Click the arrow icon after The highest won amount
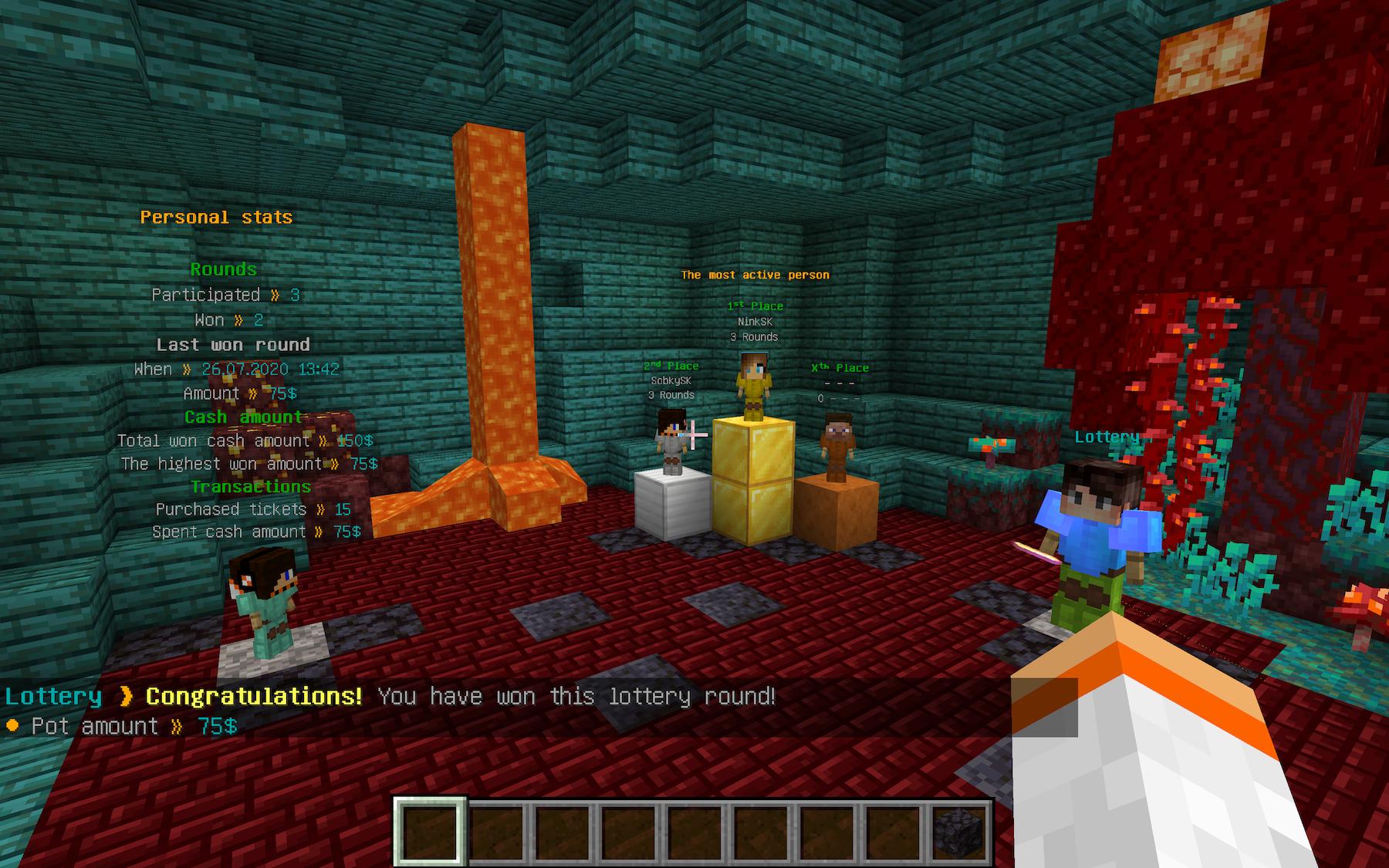Viewport: 1389px width, 868px height. point(336,463)
